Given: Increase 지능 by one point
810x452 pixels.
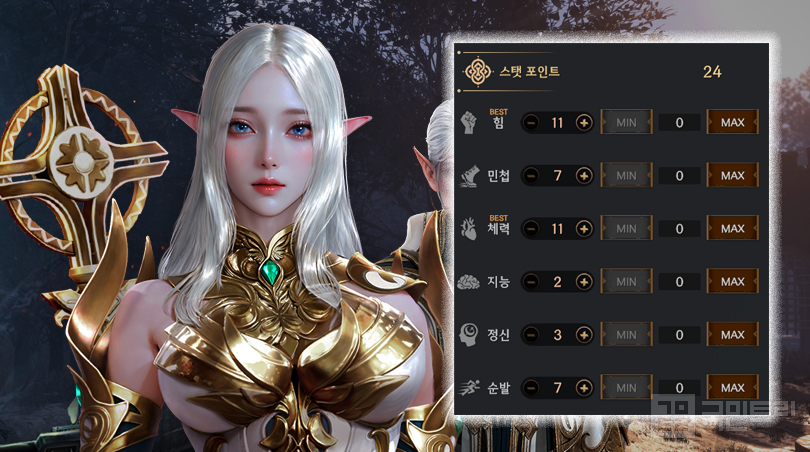Looking at the screenshot, I should tap(584, 282).
